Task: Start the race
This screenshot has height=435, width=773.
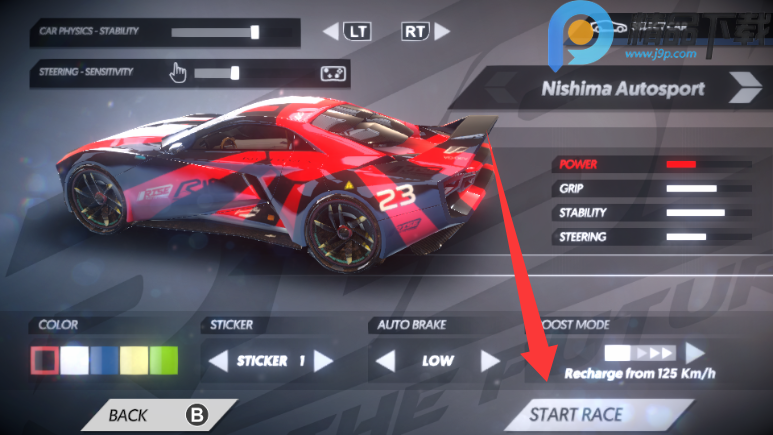Action: [x=576, y=415]
